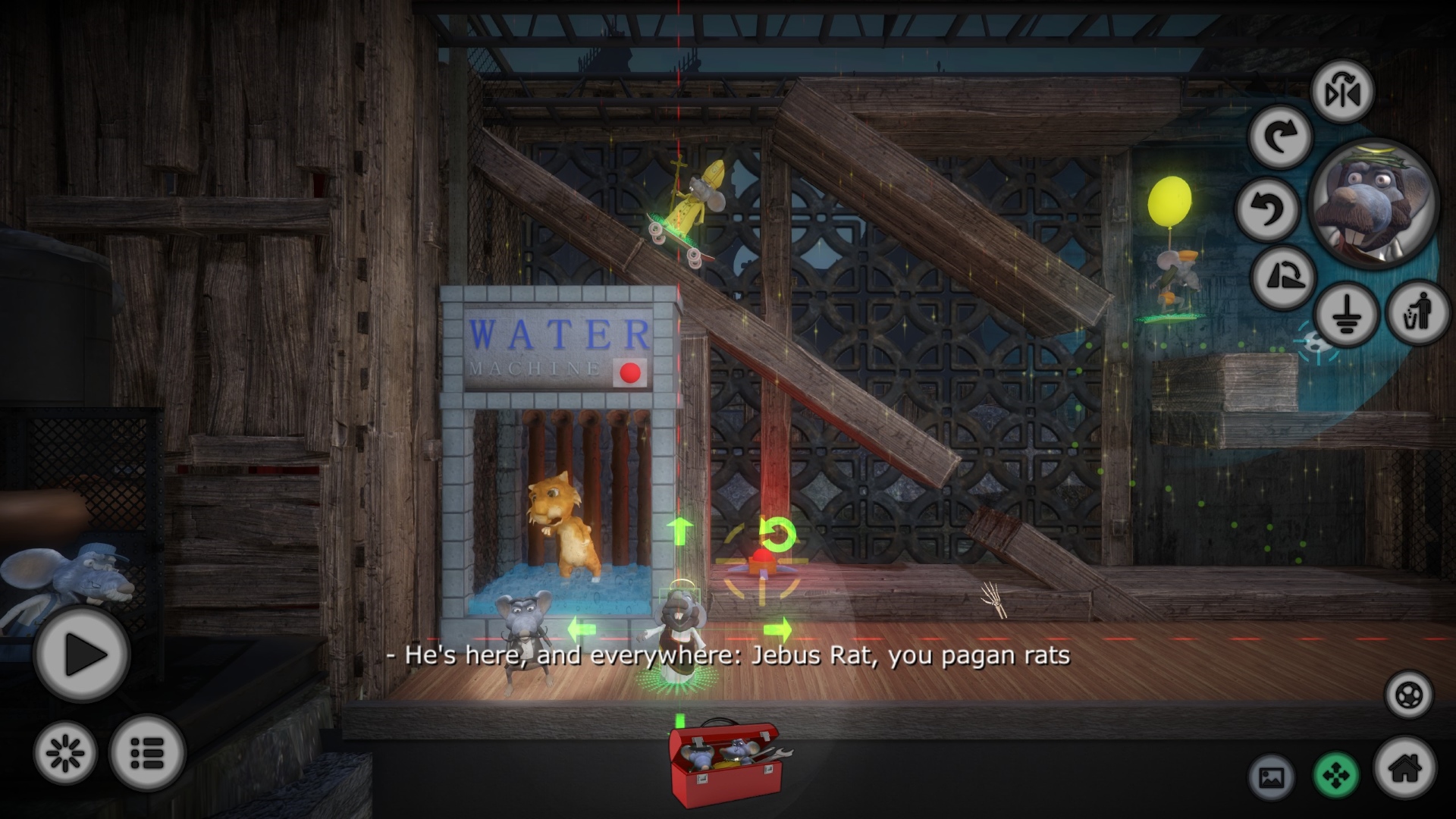
Task: Click the green circular rotate handle
Action: pos(777,534)
